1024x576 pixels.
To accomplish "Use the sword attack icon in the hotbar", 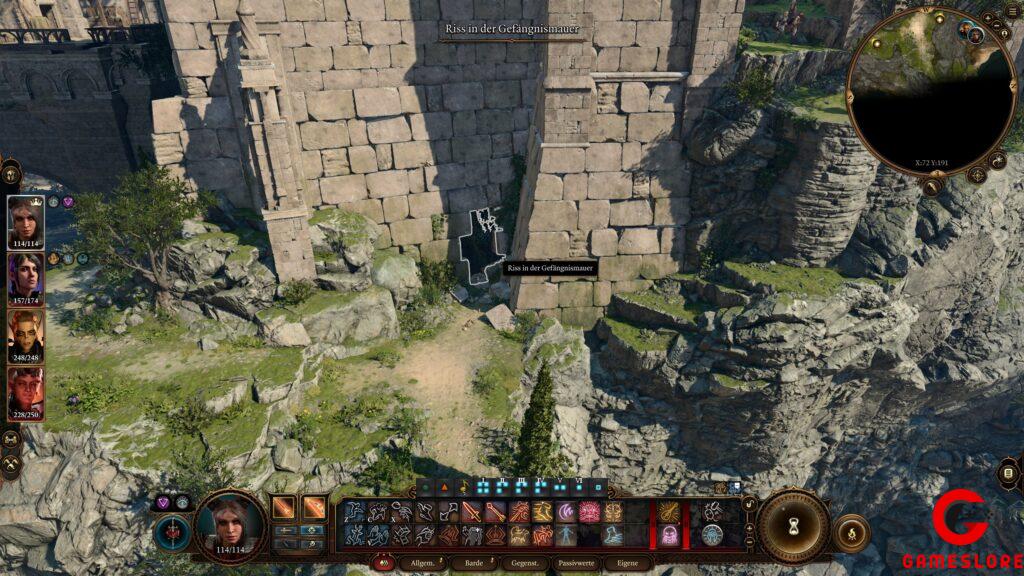I will pos(472,511).
